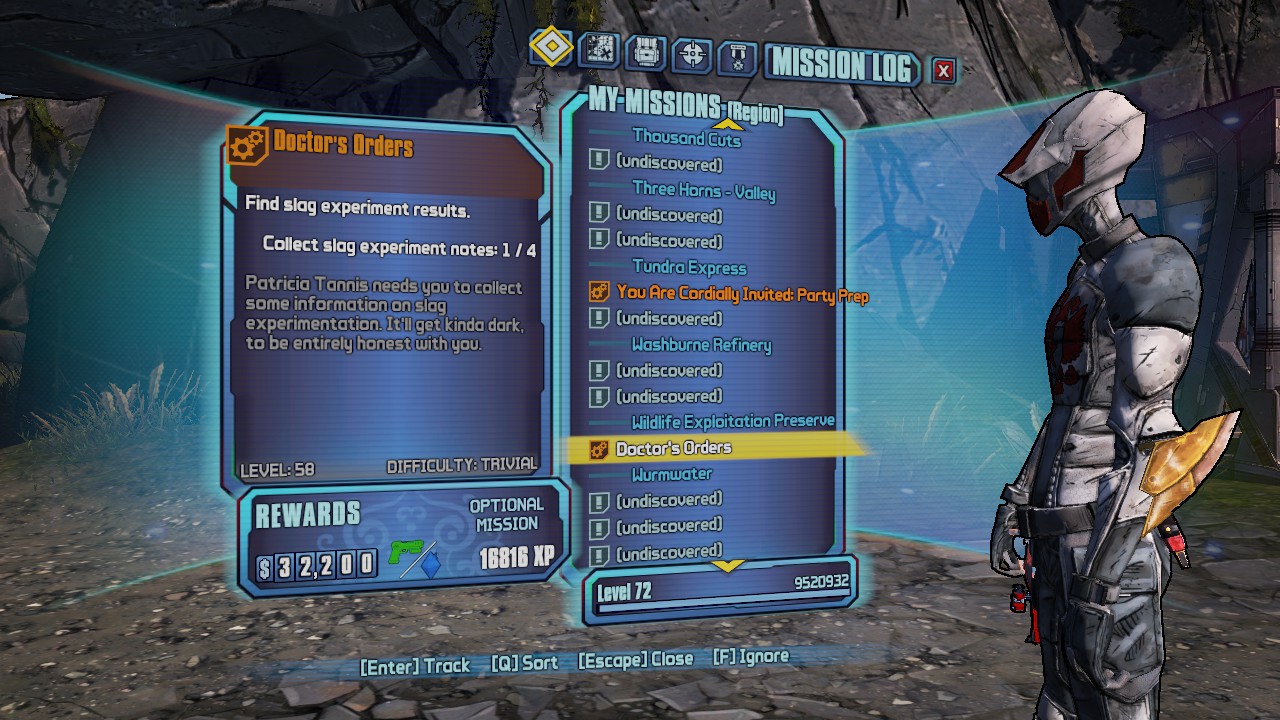Image resolution: width=1280 pixels, height=720 pixels.
Task: Close the mission log with the red X
Action: click(943, 70)
